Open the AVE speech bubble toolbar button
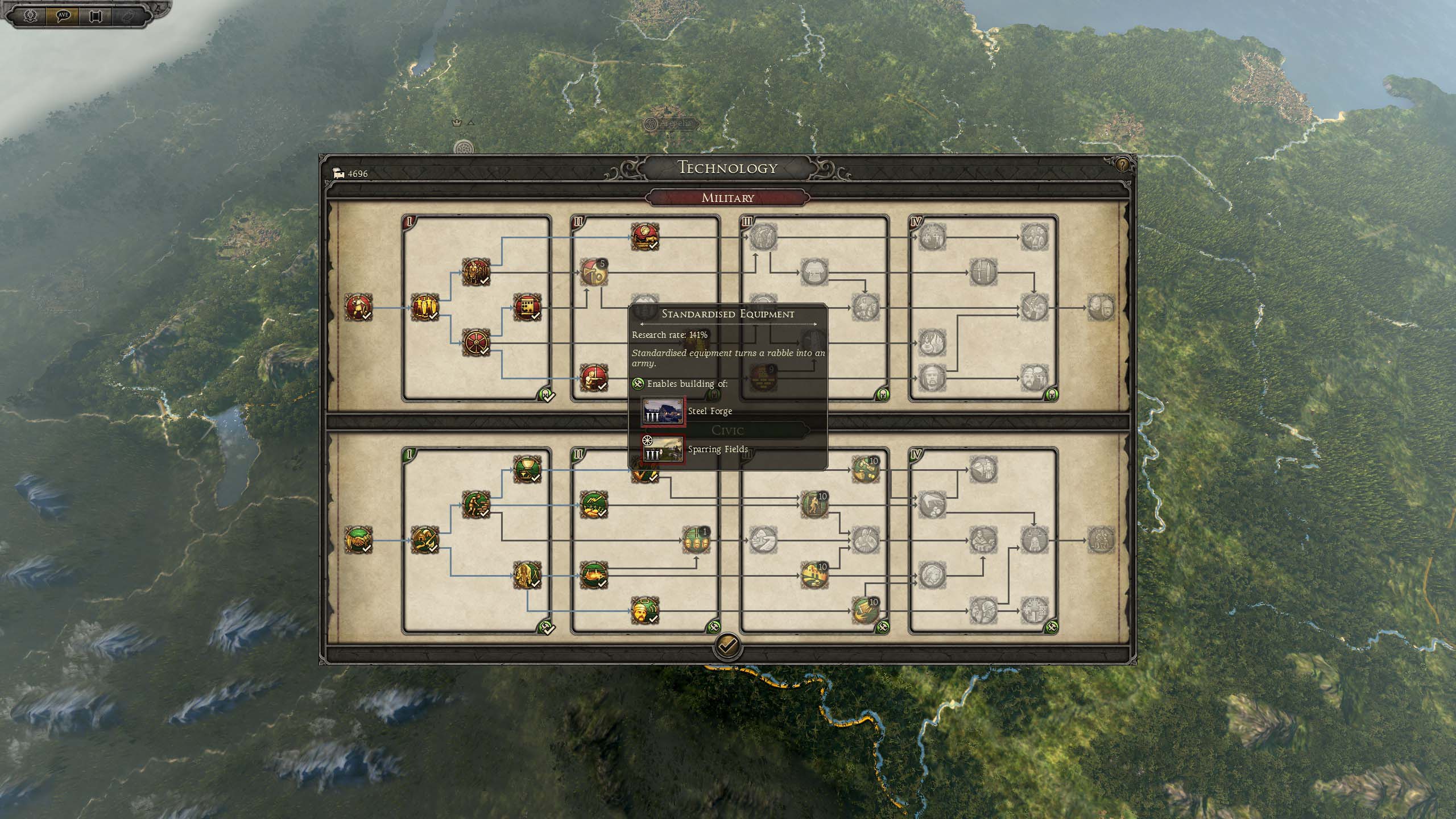Viewport: 1456px width, 819px height. point(63,15)
